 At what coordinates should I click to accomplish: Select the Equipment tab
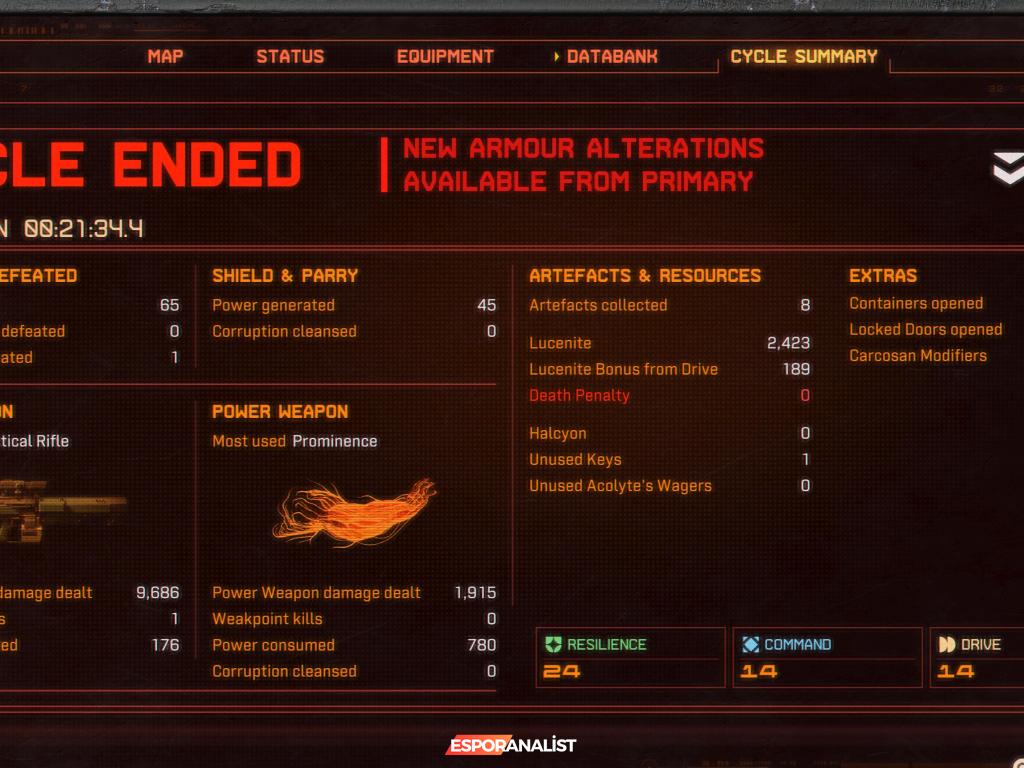(445, 57)
